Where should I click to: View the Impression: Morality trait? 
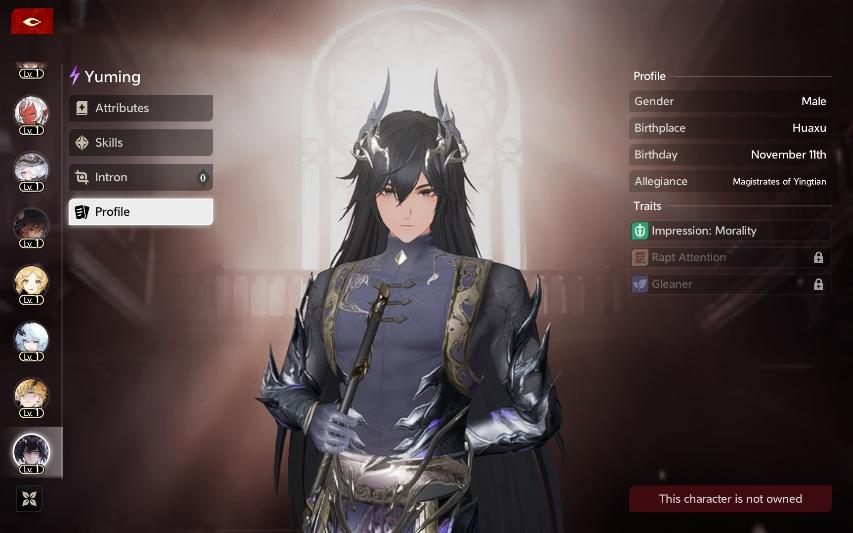[x=730, y=231]
